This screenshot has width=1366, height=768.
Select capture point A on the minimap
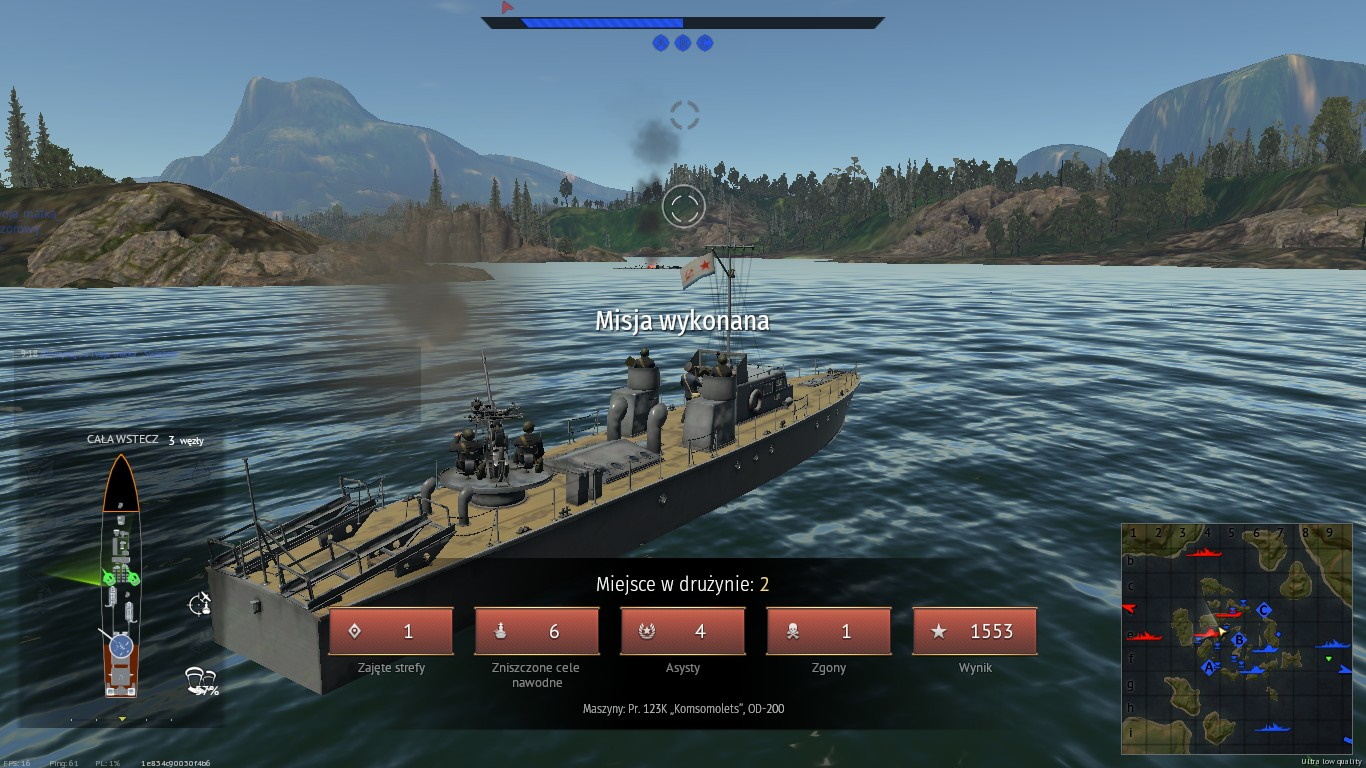(x=1208, y=667)
